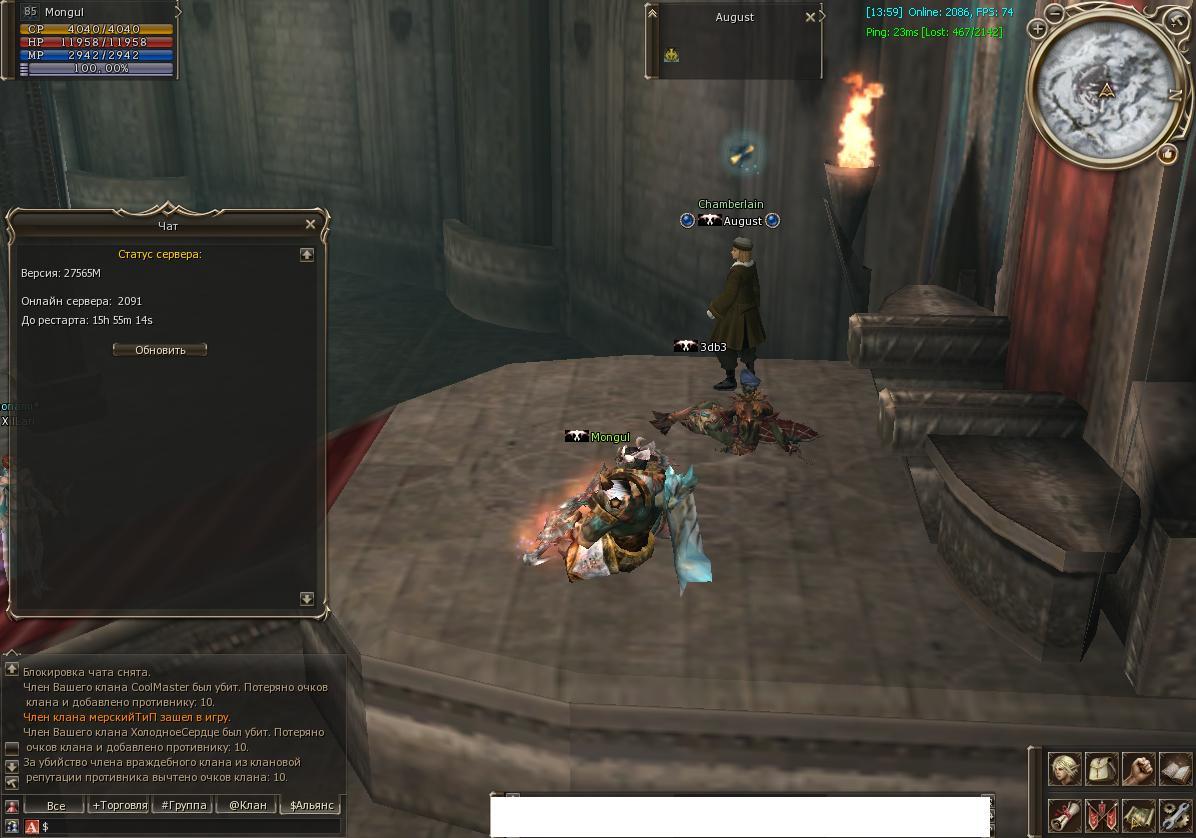
Task: Zoom out the minimap with minus button
Action: pos(1056,13)
